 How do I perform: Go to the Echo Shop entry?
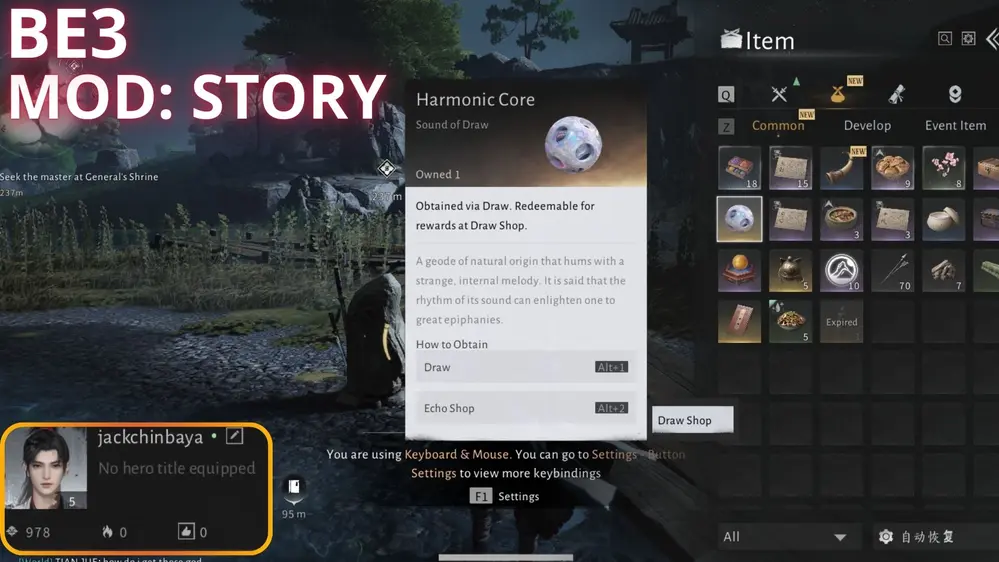(x=525, y=408)
